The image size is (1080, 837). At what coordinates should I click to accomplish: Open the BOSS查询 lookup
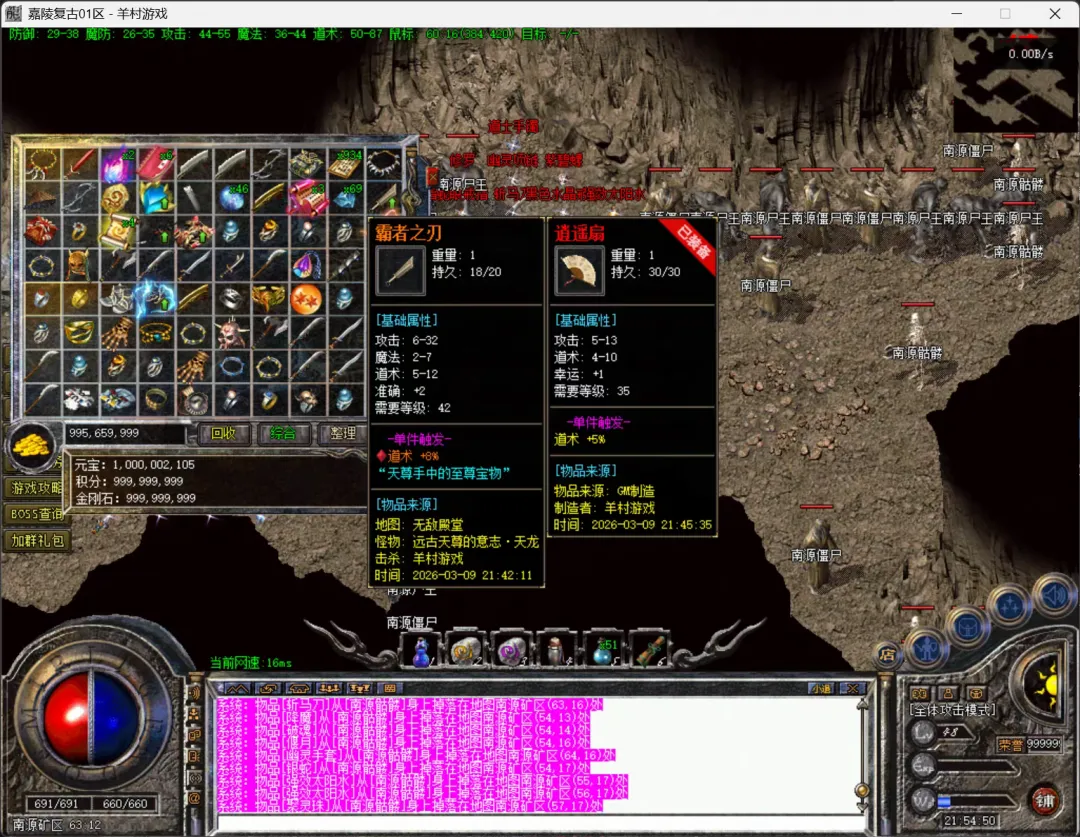pyautogui.click(x=34, y=514)
